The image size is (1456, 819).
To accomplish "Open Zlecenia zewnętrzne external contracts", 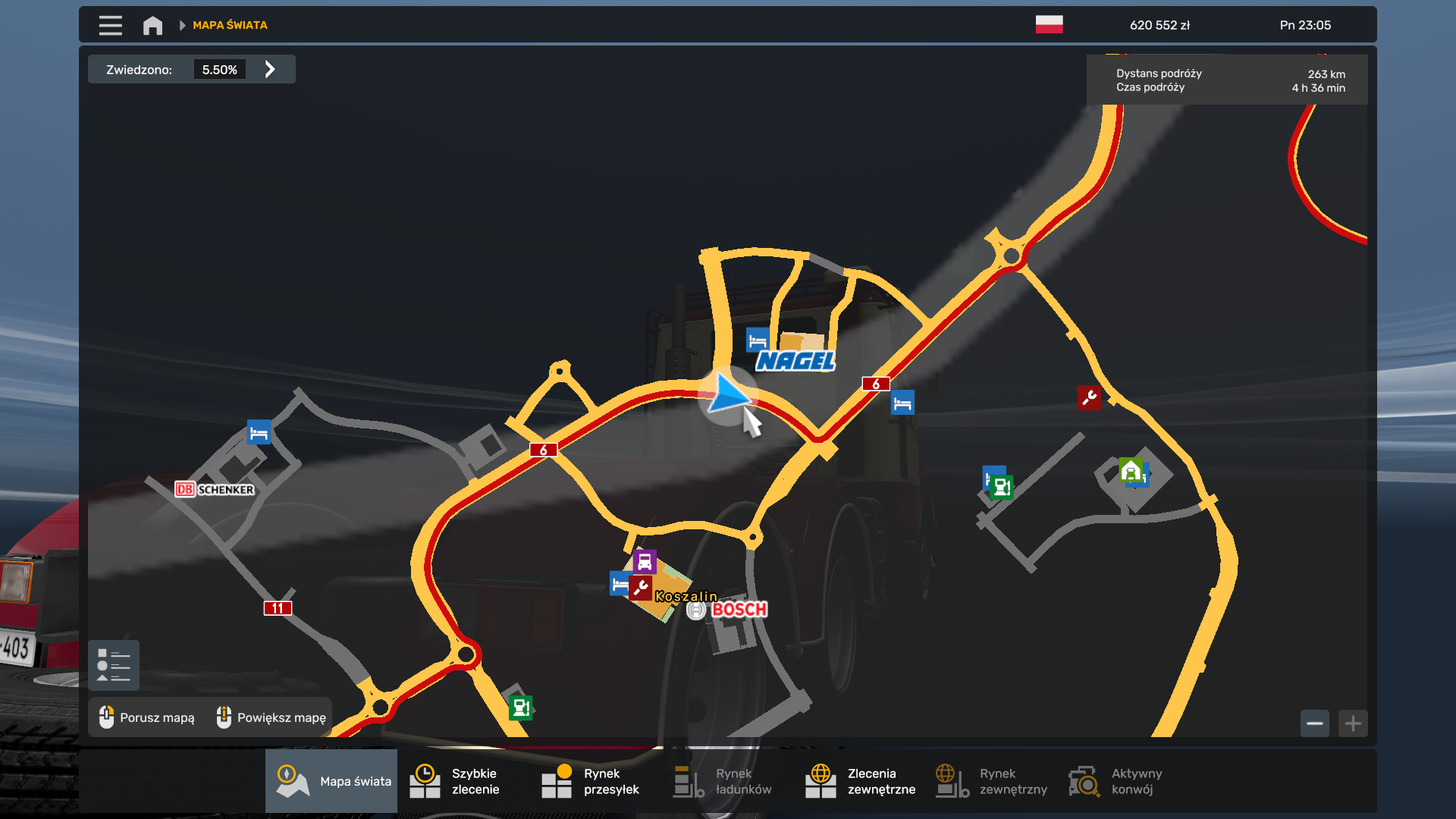I will [x=860, y=781].
